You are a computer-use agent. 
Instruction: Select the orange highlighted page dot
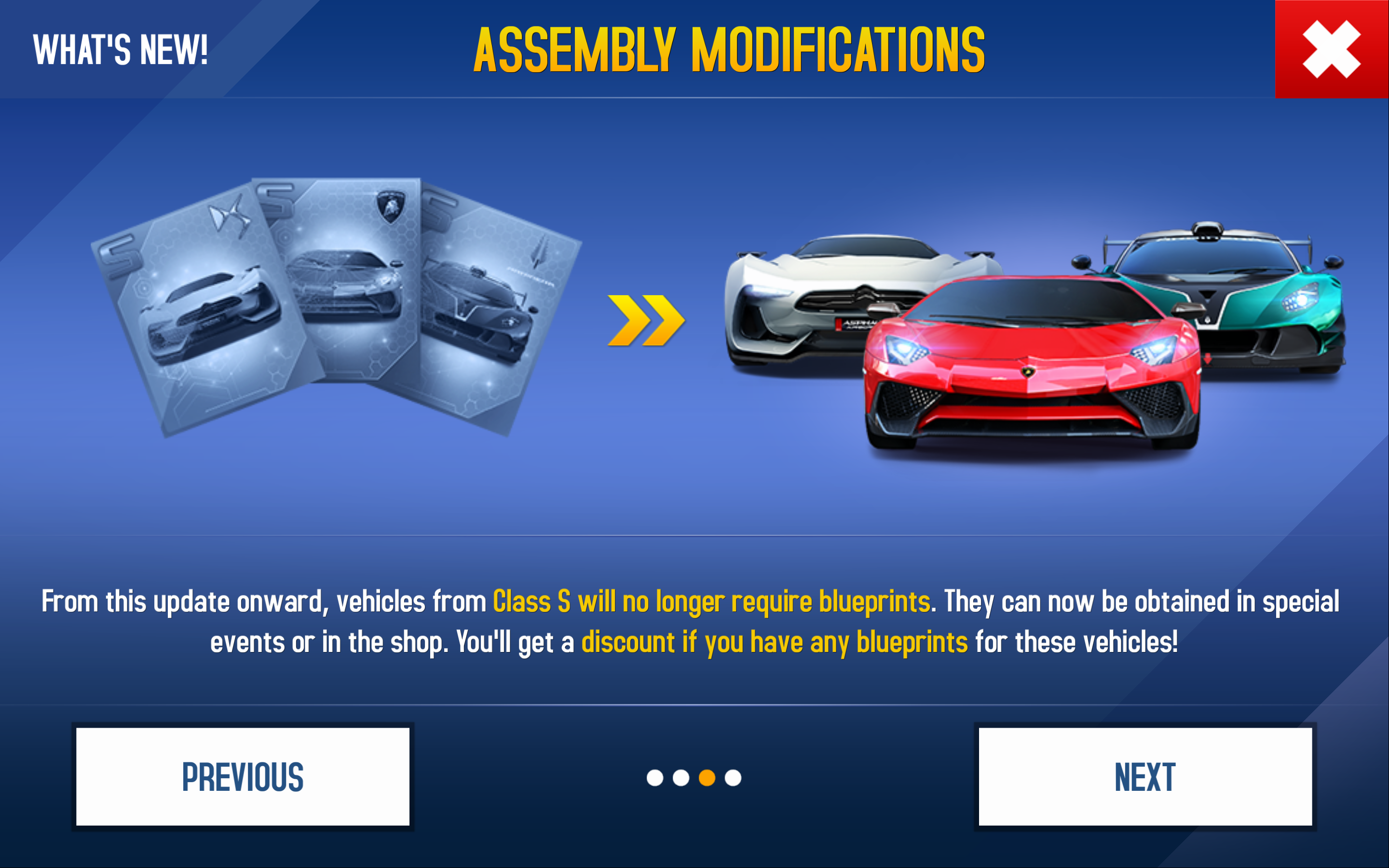tap(707, 778)
